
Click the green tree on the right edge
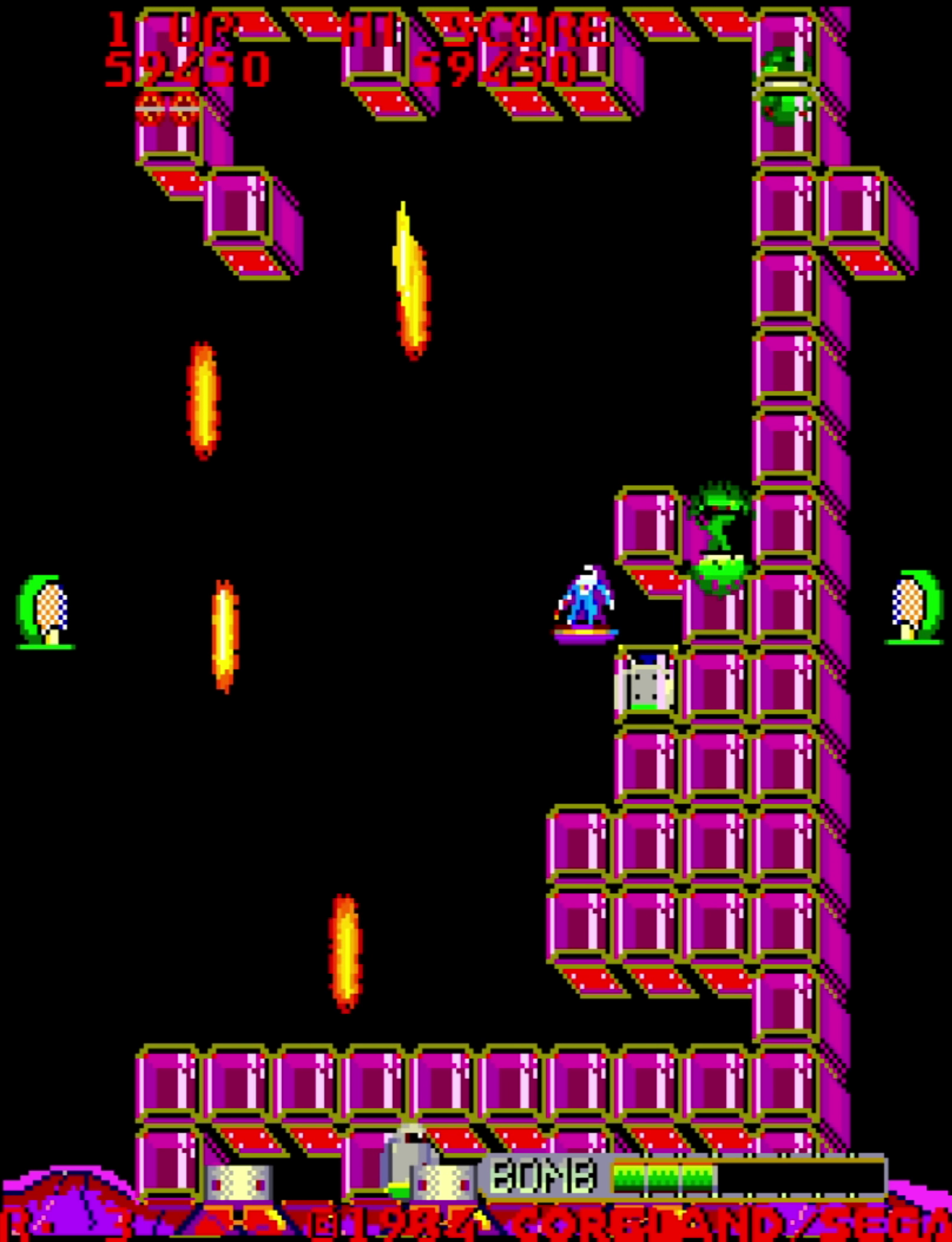pos(911,610)
